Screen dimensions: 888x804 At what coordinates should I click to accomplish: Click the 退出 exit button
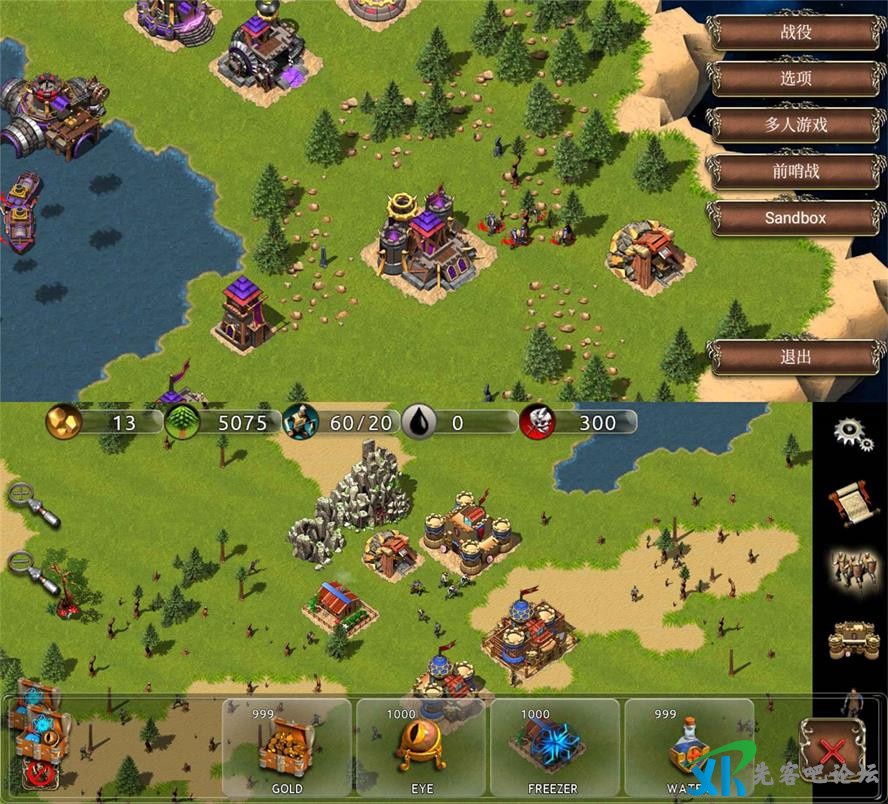click(x=796, y=357)
